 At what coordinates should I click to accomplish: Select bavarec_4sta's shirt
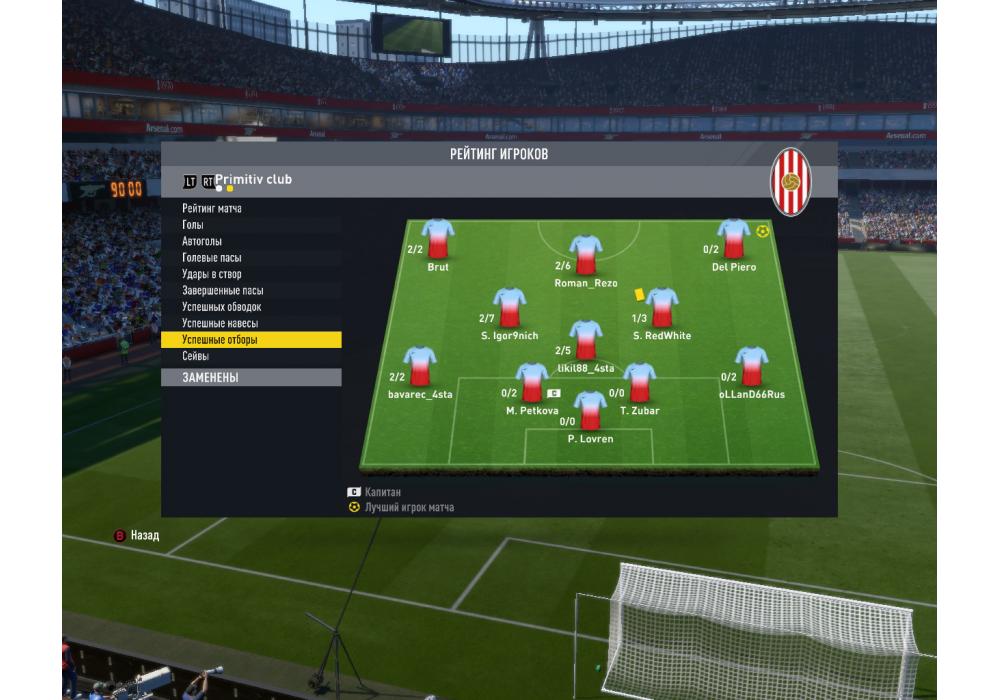(x=419, y=368)
